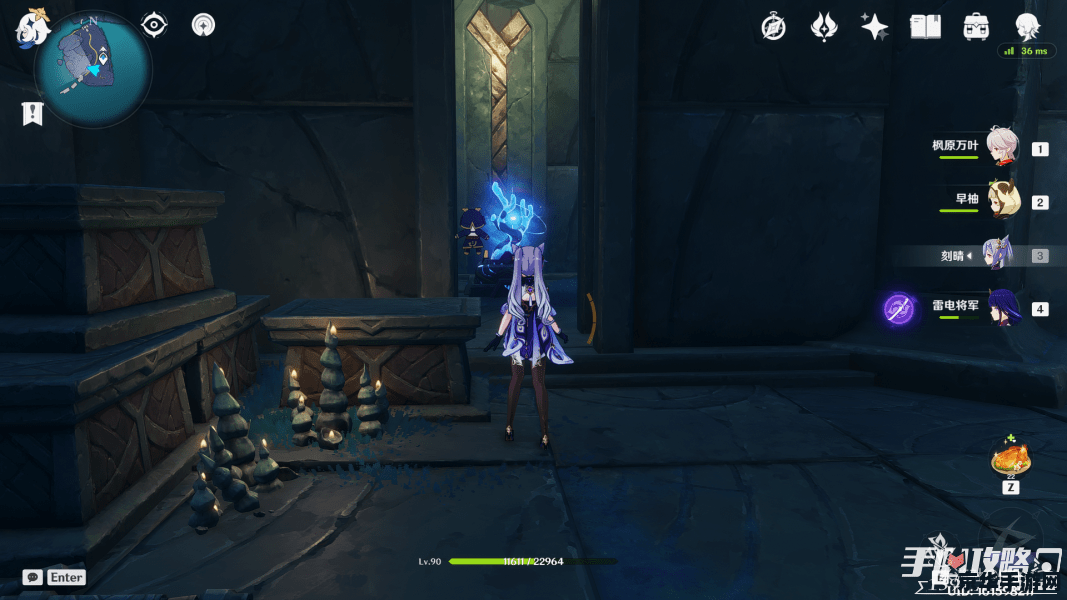
Task: Open the map from the minimap
Action: 93,69
